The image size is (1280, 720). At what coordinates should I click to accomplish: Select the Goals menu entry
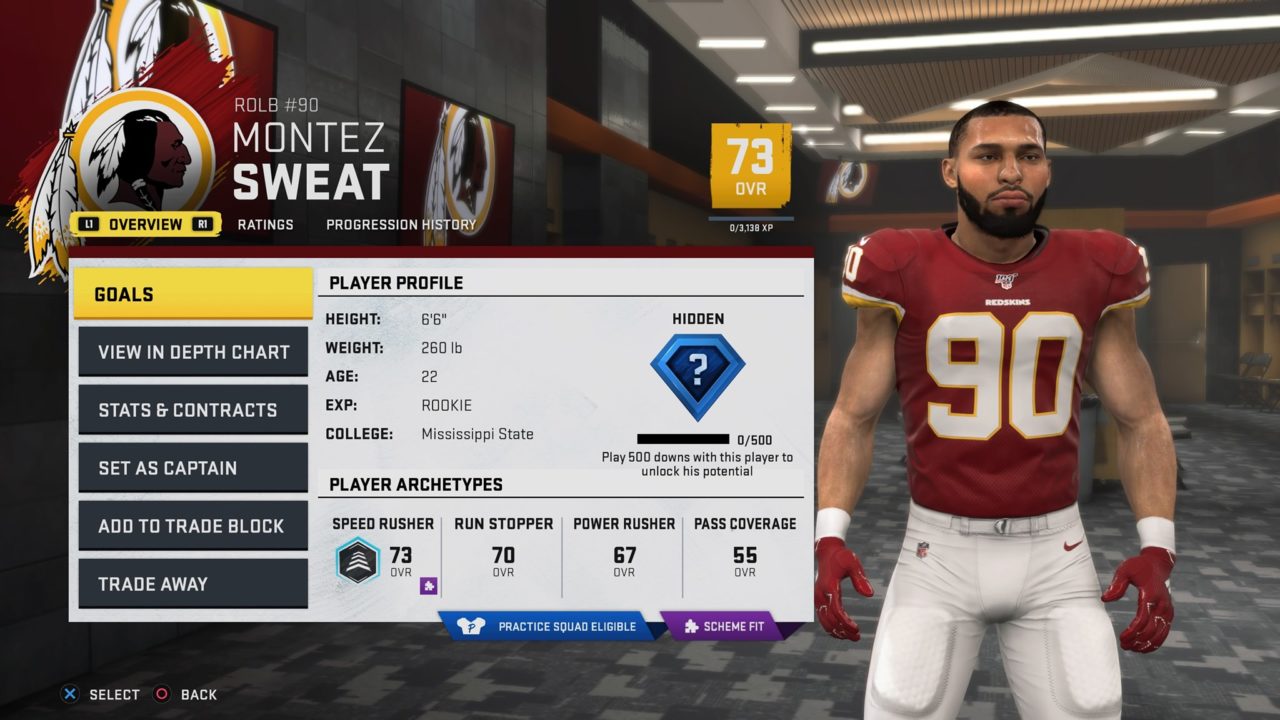[x=193, y=294]
